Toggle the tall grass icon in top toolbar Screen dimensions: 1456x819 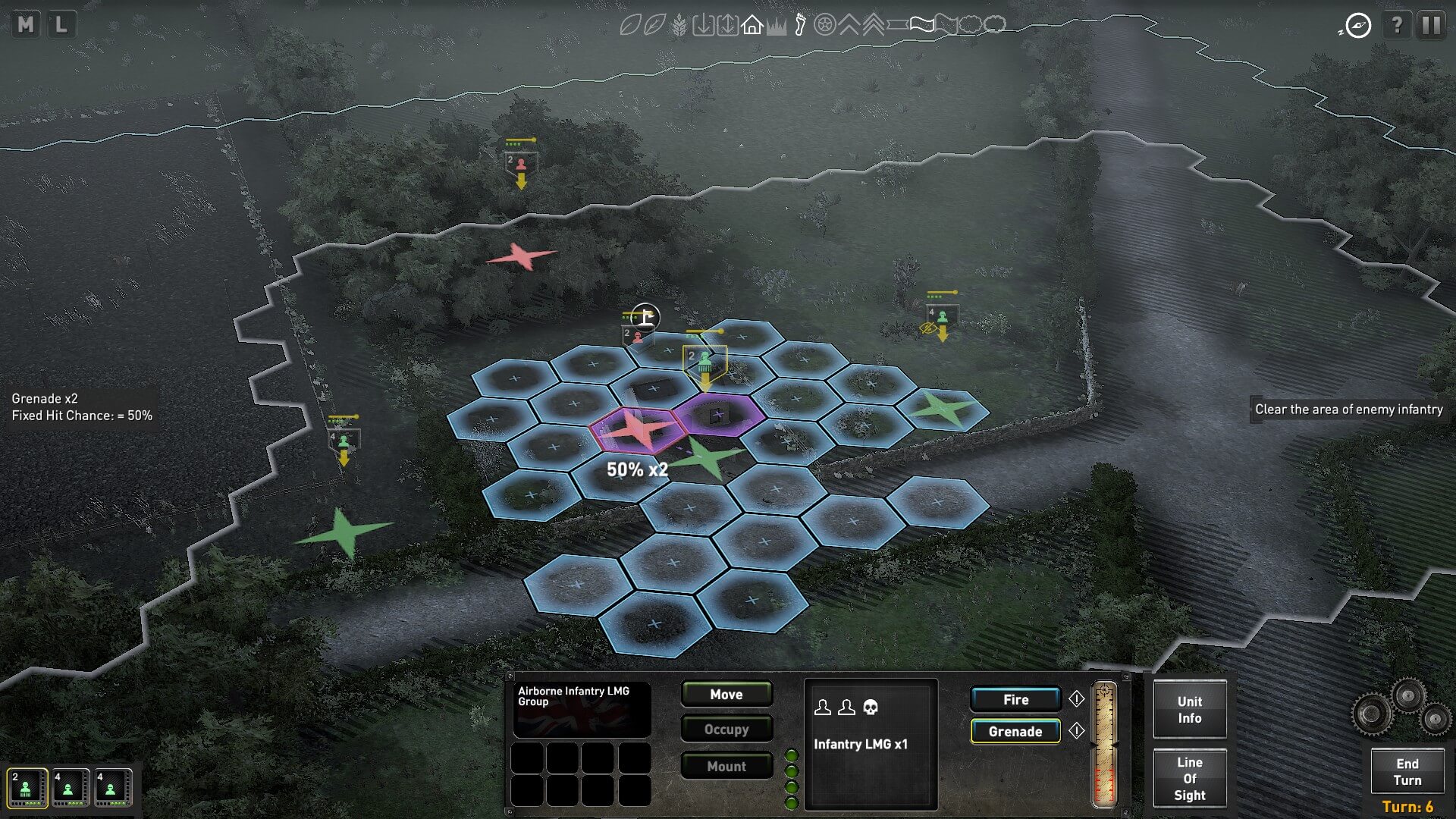pyautogui.click(x=776, y=27)
